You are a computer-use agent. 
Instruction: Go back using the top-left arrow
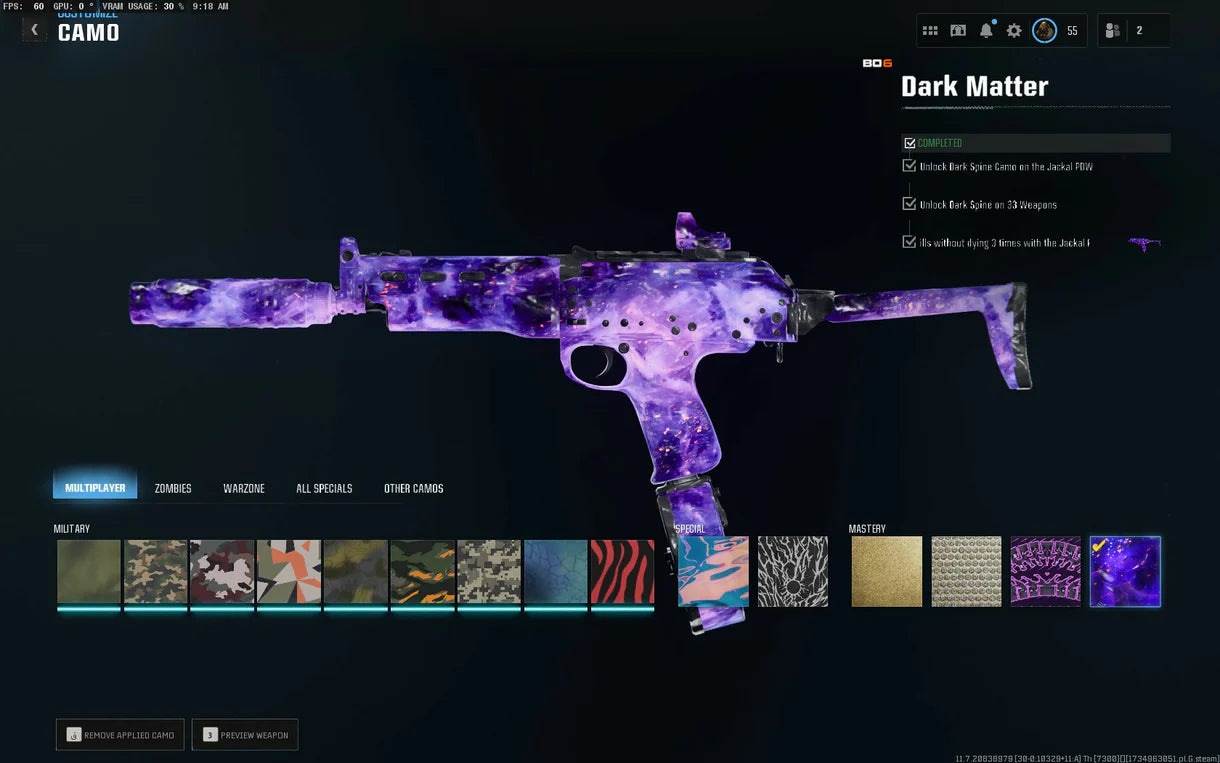pos(34,30)
